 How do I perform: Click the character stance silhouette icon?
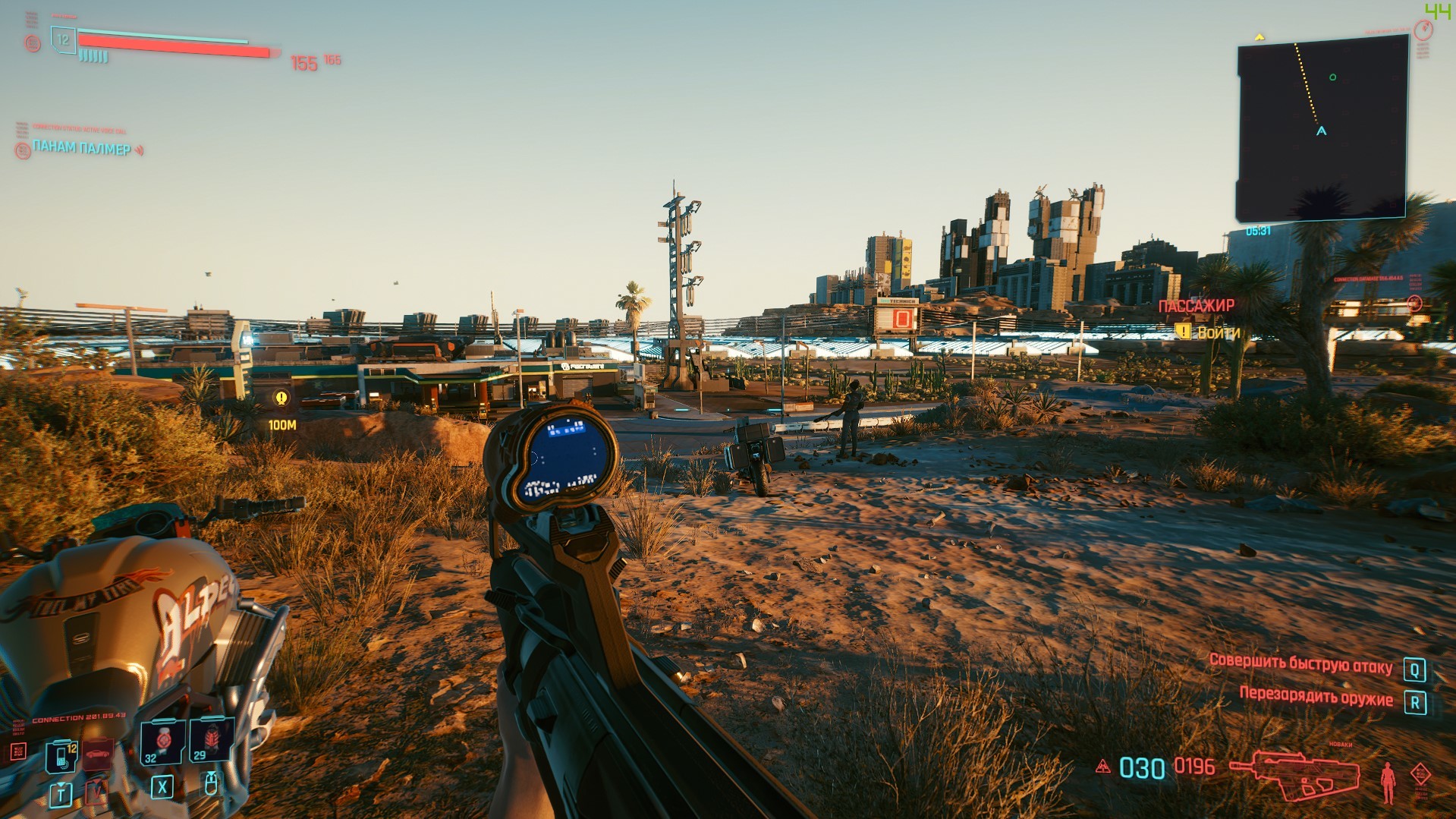pos(1388,782)
